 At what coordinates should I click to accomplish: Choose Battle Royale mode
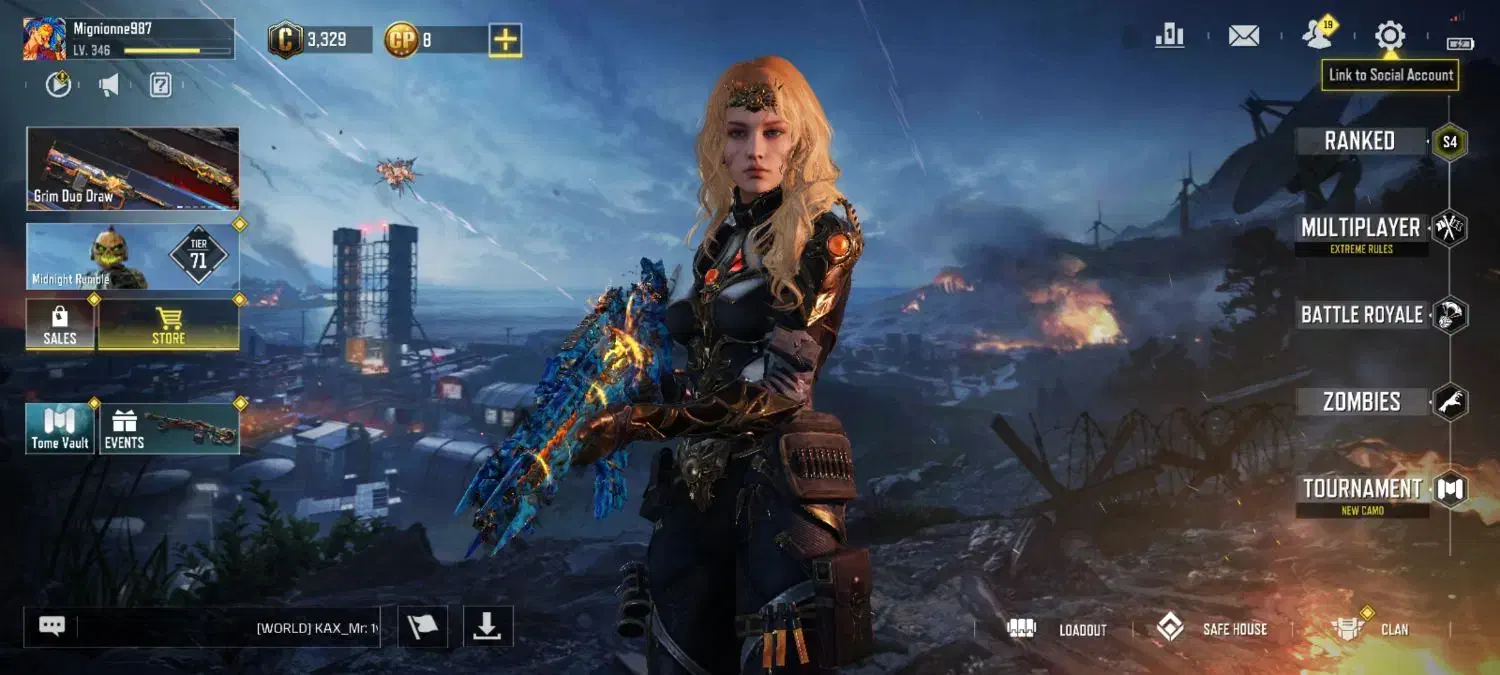1361,315
